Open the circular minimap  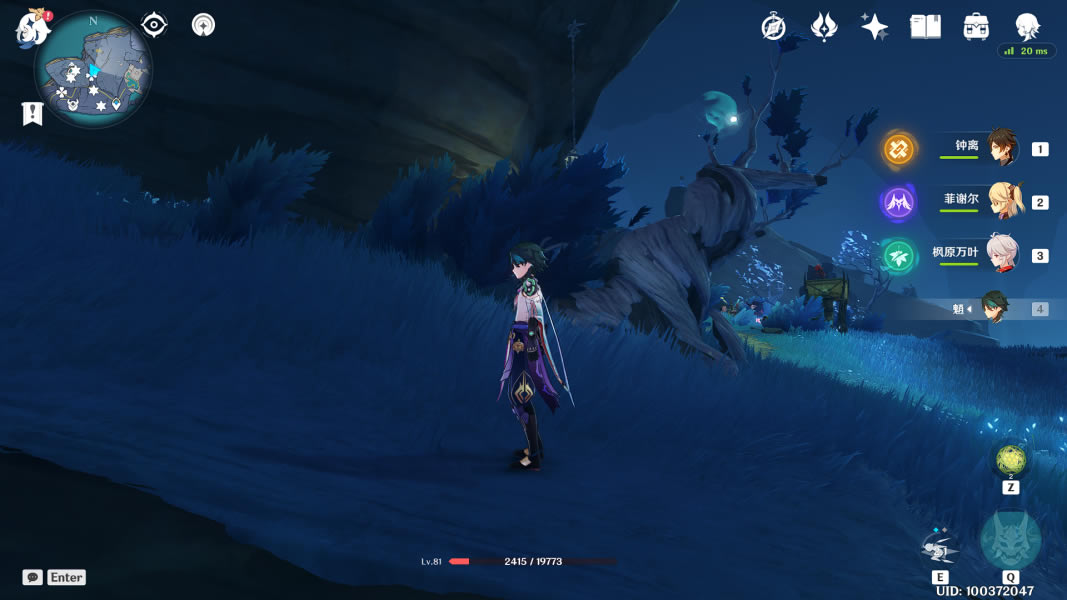tap(92, 70)
